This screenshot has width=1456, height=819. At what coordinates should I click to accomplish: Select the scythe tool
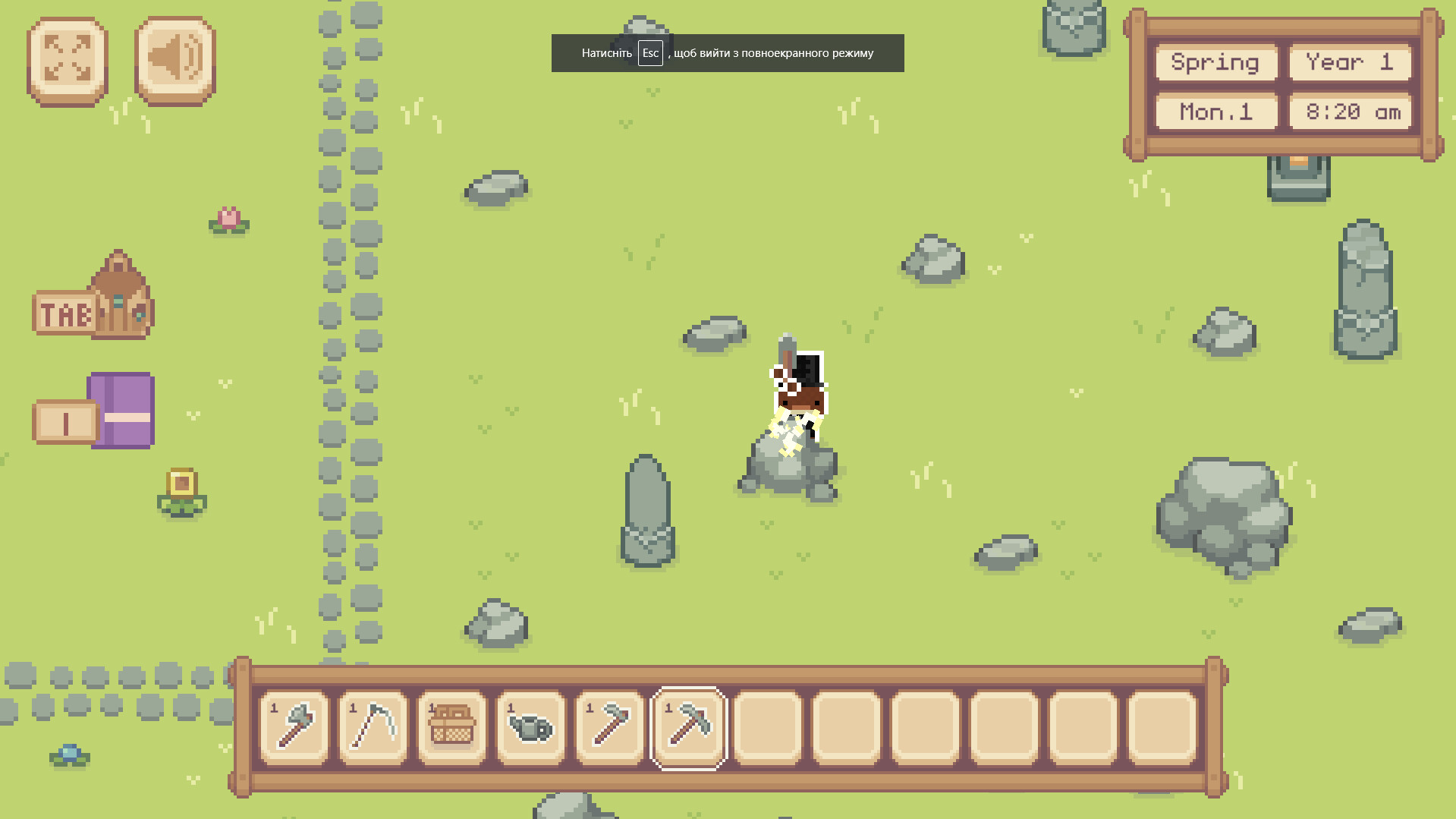click(373, 726)
